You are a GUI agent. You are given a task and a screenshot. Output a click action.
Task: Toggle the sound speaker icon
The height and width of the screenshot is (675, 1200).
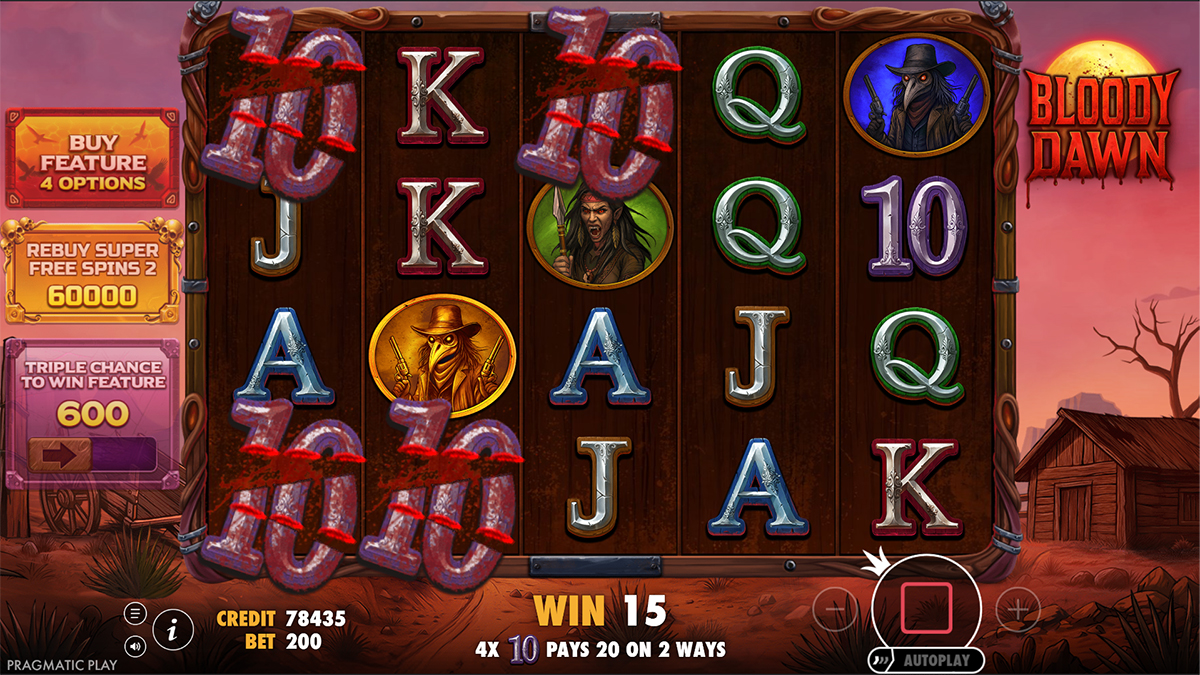coord(136,645)
